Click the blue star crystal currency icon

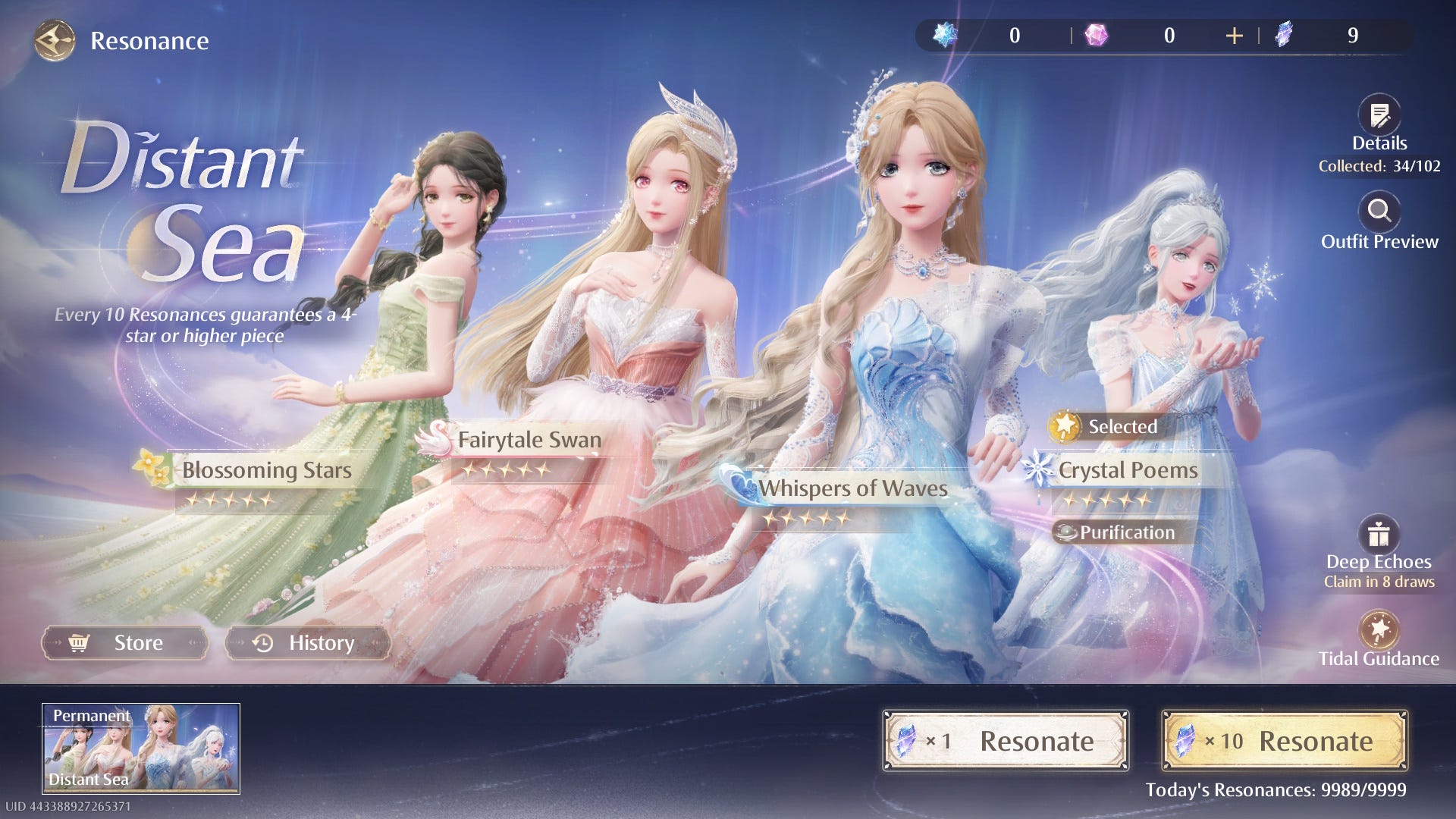coord(945,35)
